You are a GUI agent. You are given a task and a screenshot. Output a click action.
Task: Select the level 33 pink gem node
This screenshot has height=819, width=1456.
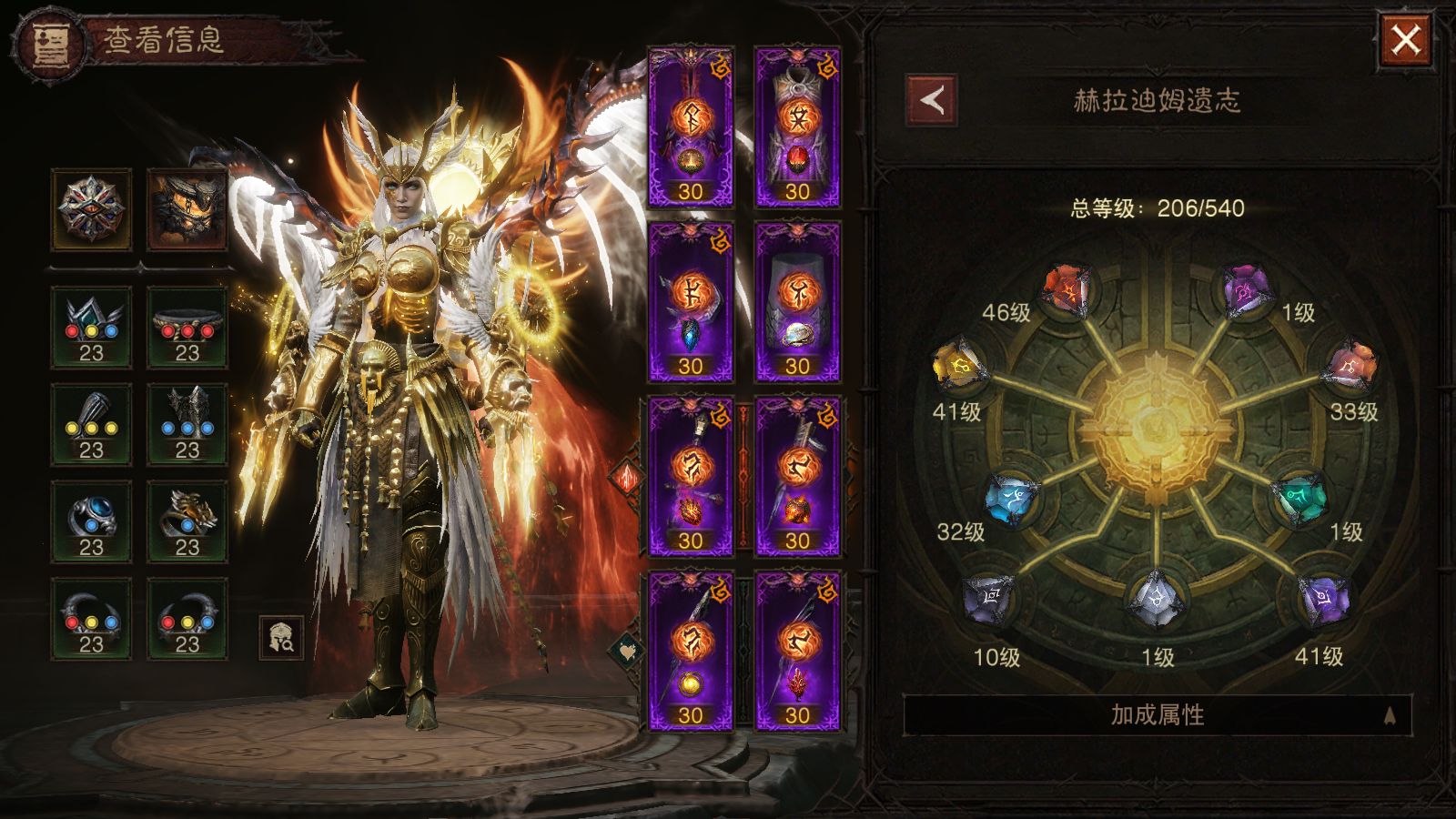pyautogui.click(x=1351, y=367)
